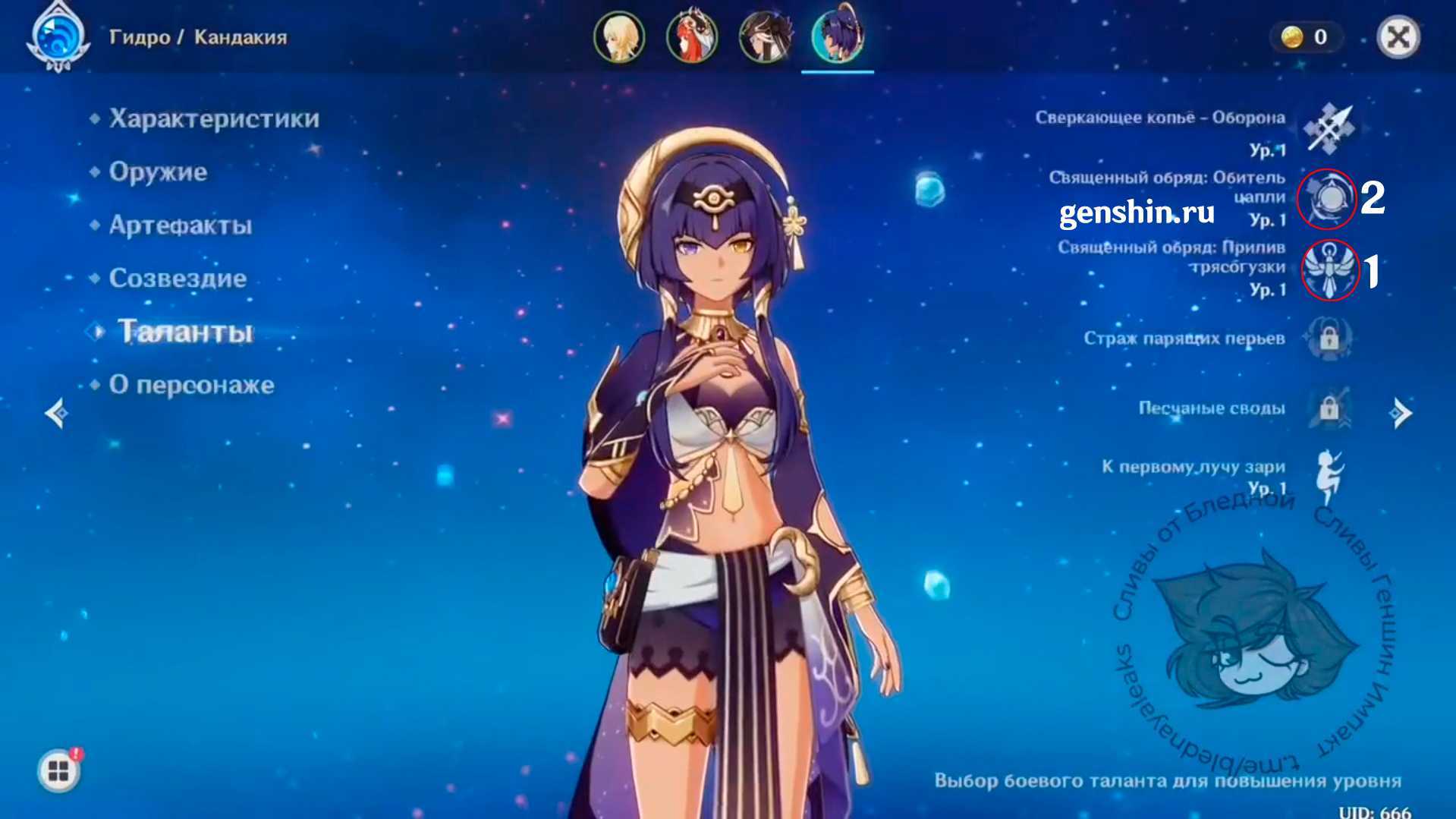Select Candace's purple-haired portrait
The width and height of the screenshot is (1456, 819).
pyautogui.click(x=837, y=37)
